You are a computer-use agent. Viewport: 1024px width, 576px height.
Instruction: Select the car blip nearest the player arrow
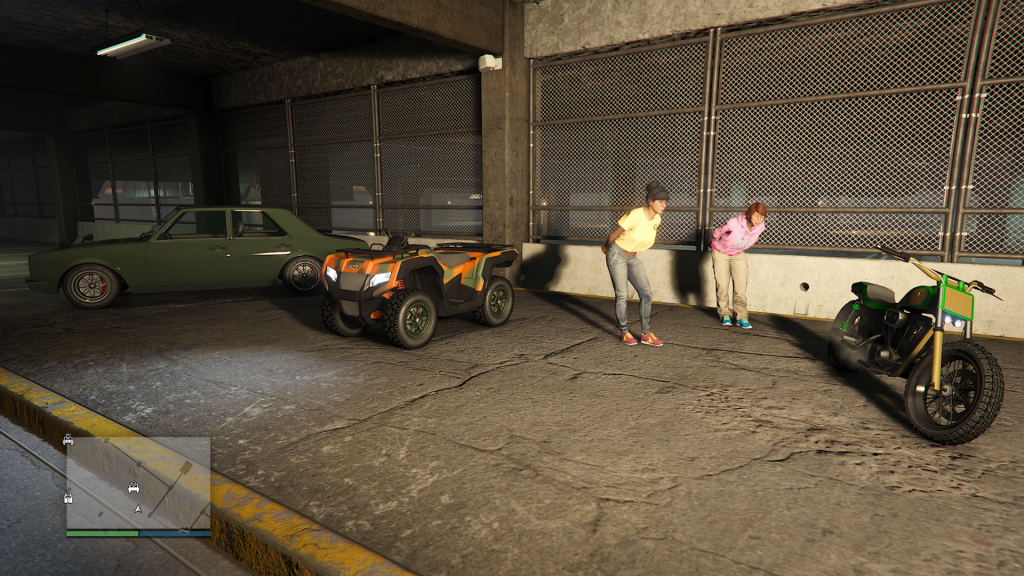[133, 488]
